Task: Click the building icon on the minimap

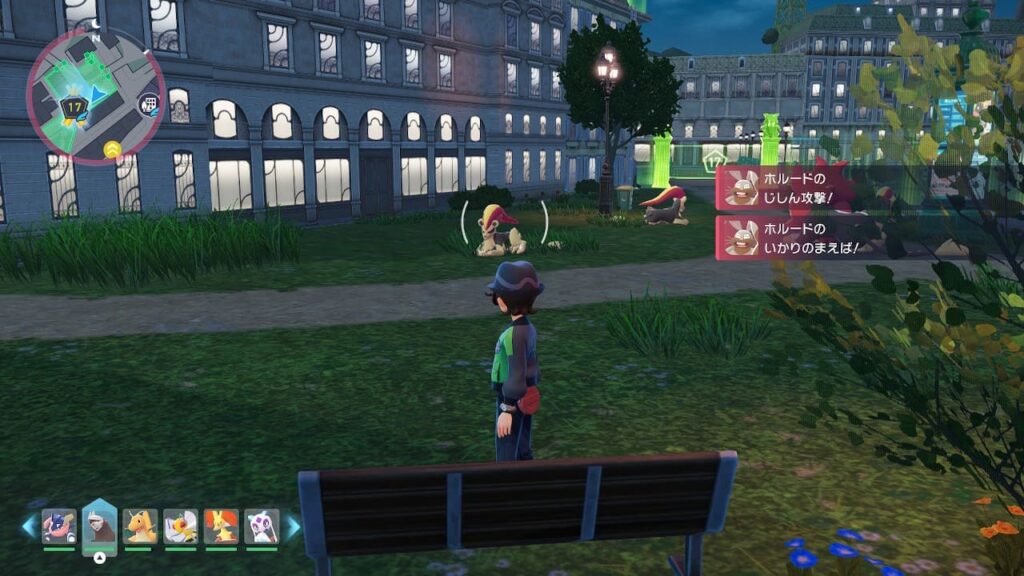Action: [149, 102]
